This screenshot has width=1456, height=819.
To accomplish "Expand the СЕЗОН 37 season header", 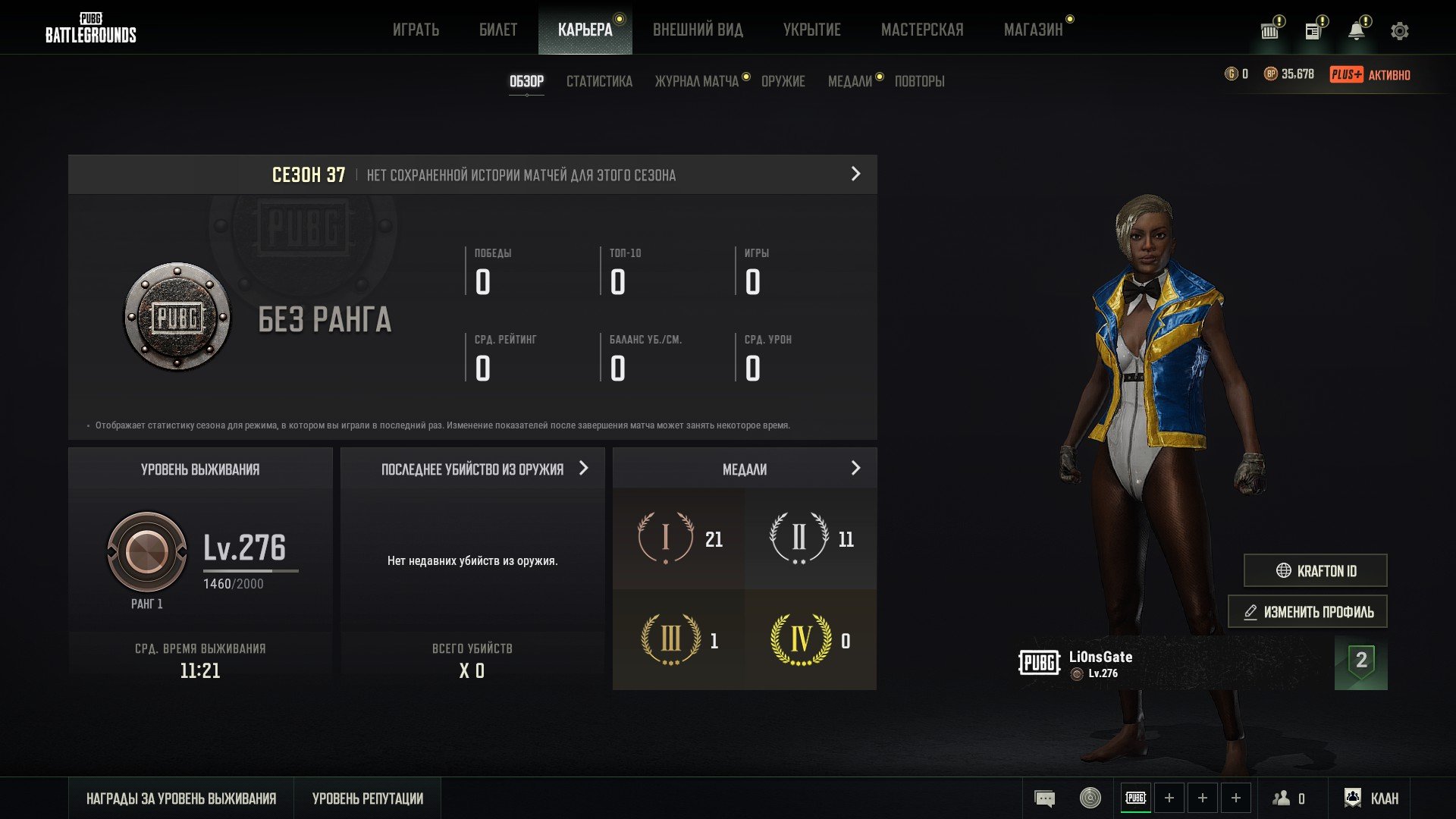I will click(855, 174).
